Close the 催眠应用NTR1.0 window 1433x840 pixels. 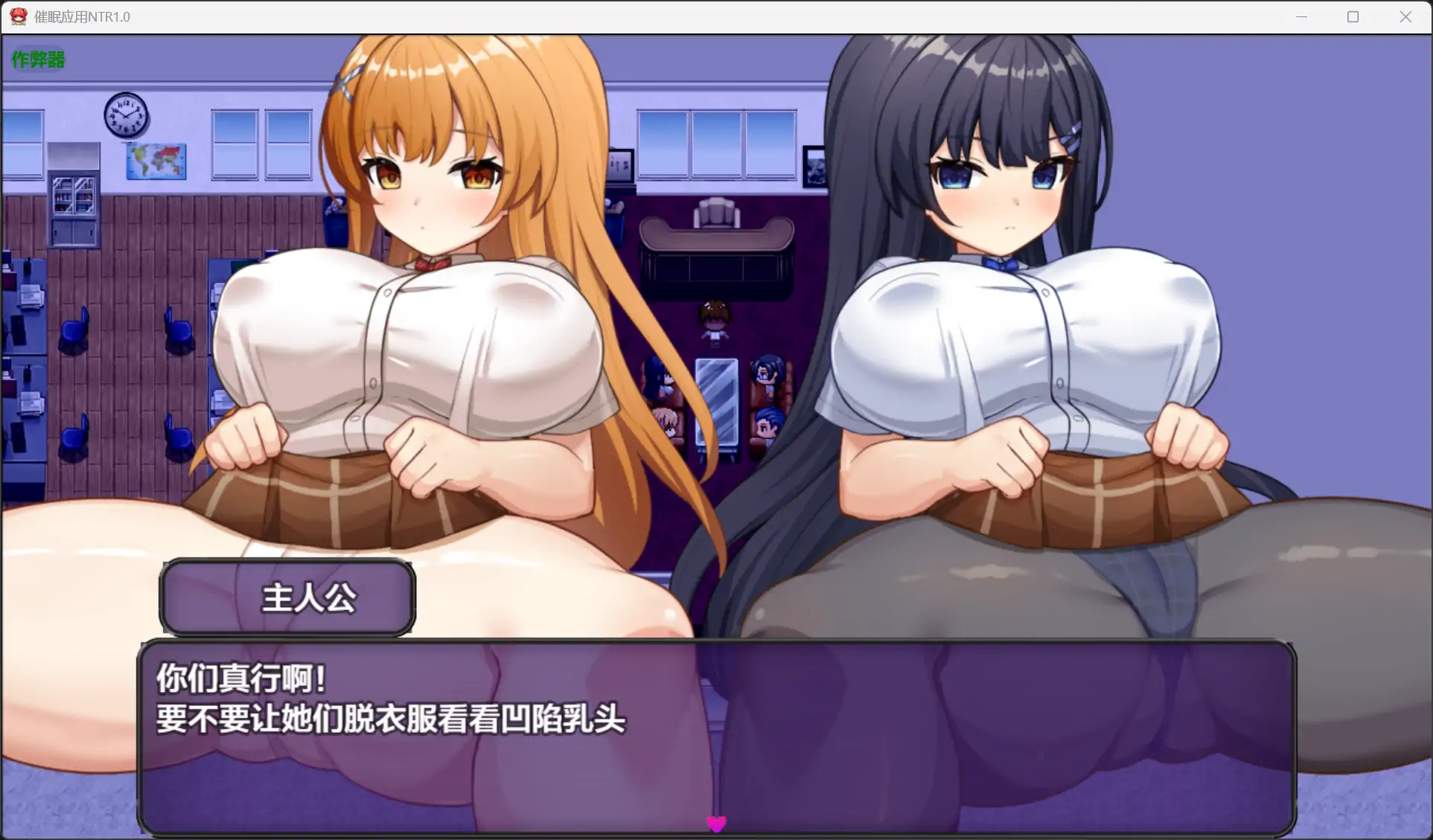1405,16
